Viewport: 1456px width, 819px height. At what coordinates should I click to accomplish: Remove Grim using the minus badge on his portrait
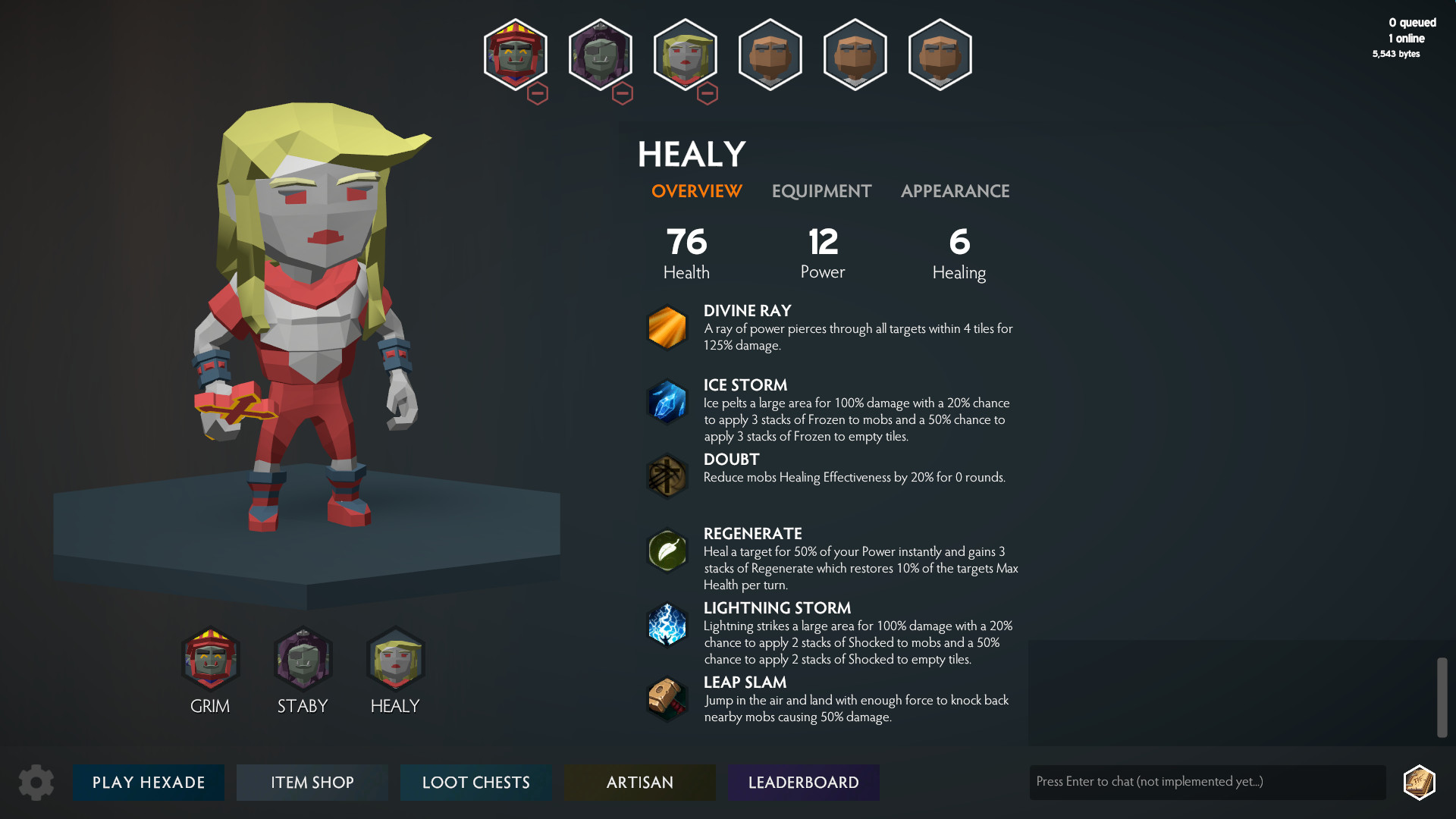538,93
